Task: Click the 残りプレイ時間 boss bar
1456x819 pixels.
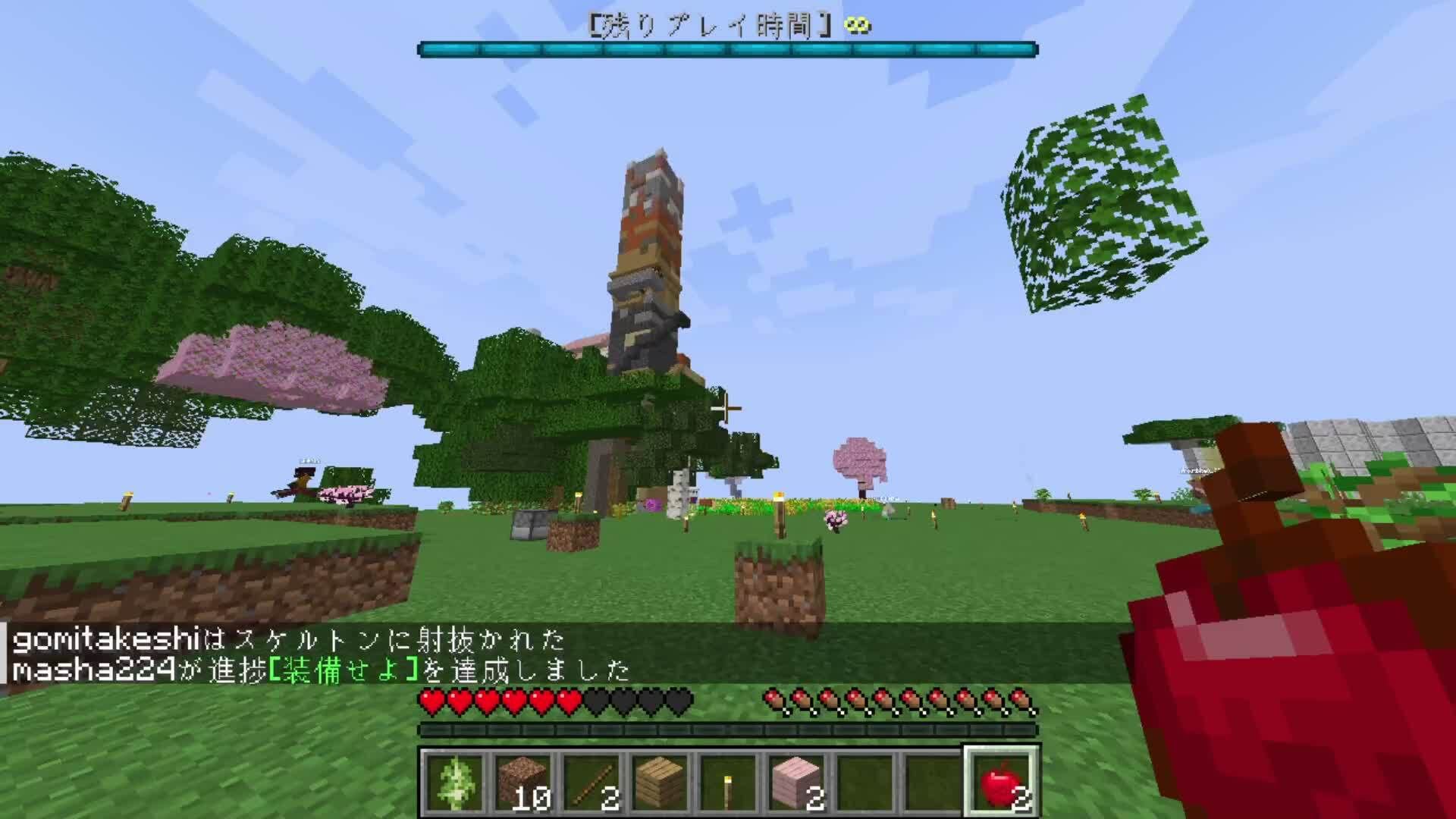Action: click(x=728, y=48)
